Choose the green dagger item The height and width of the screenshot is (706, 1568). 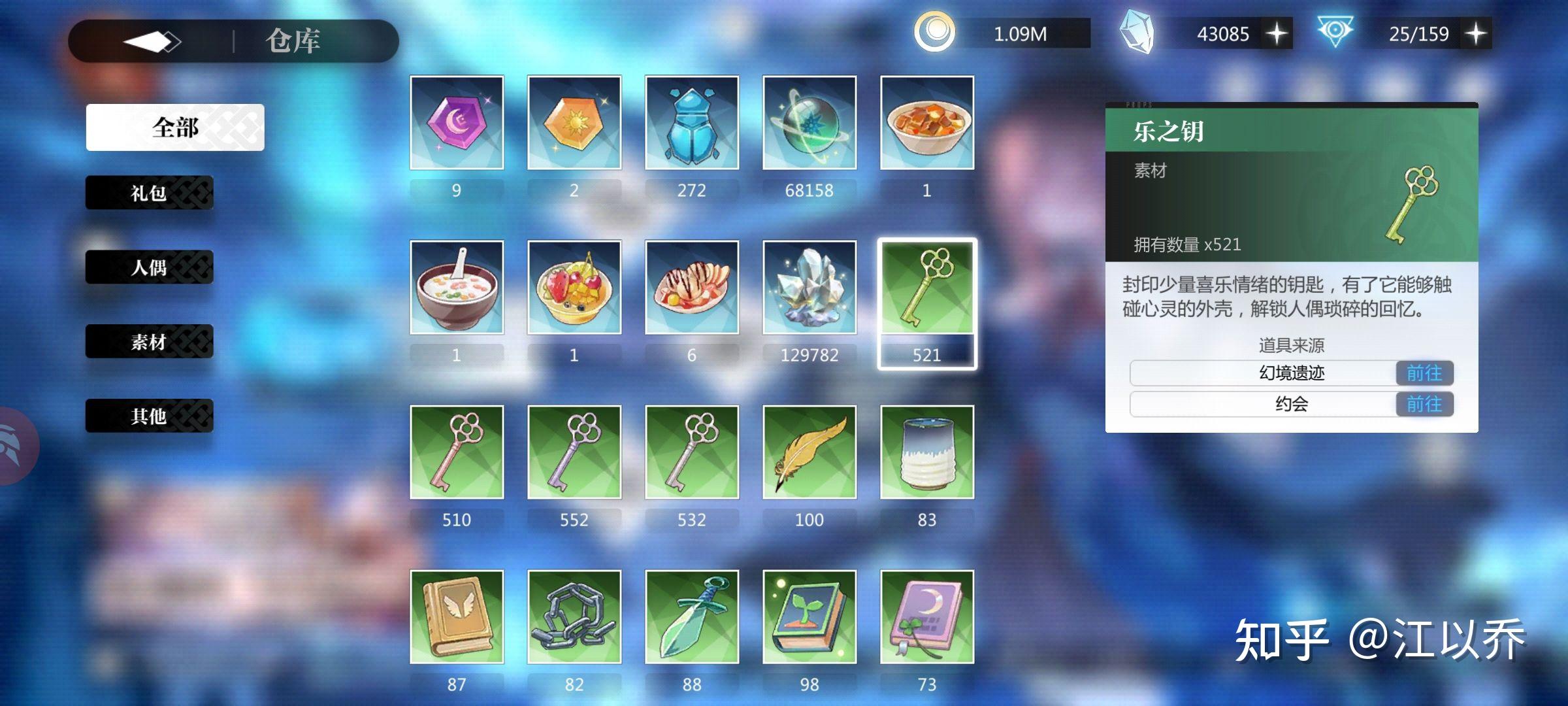click(x=692, y=617)
